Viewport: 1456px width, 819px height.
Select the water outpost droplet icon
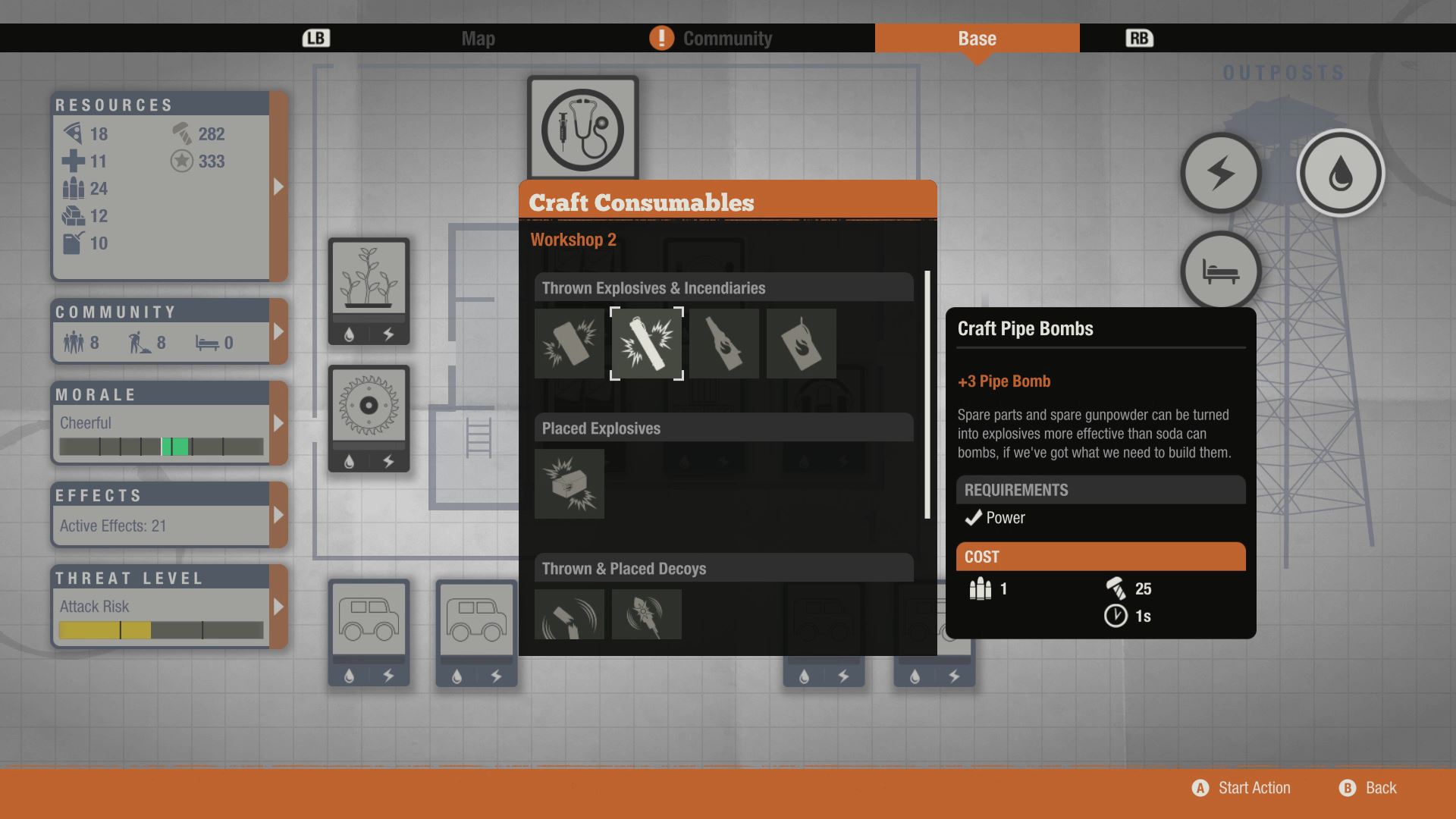[x=1340, y=174]
